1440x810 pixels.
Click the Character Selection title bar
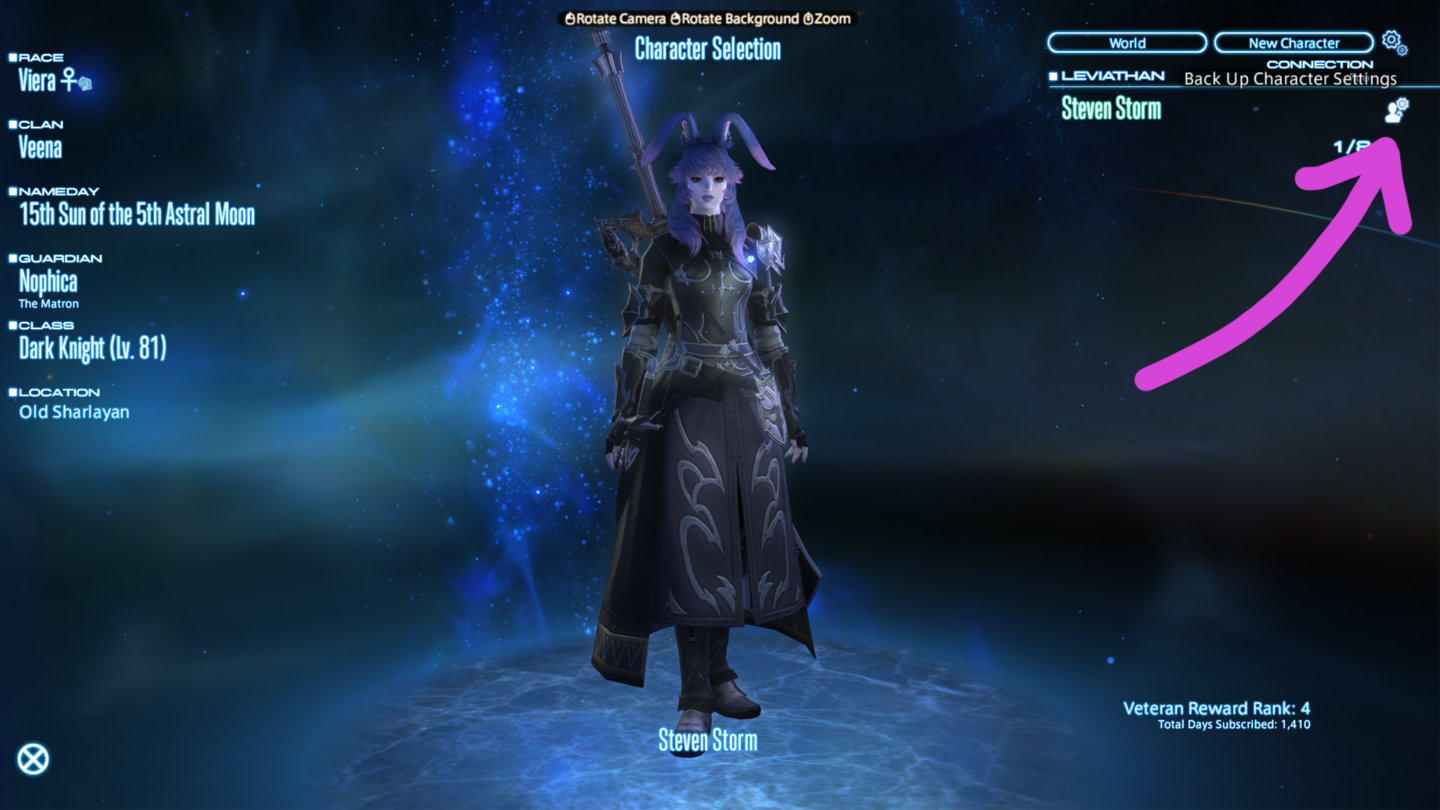pos(709,50)
